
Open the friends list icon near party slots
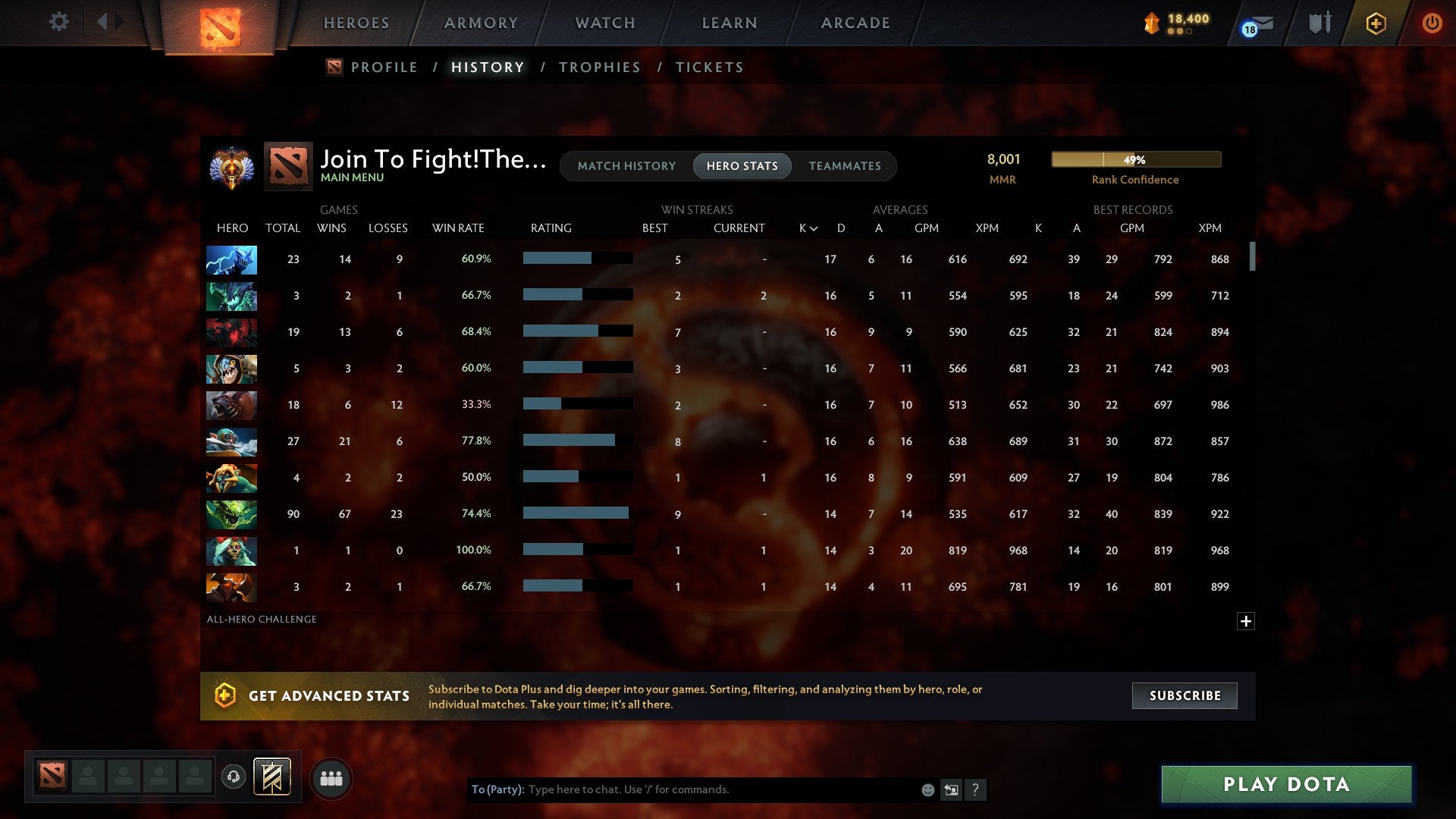[331, 777]
